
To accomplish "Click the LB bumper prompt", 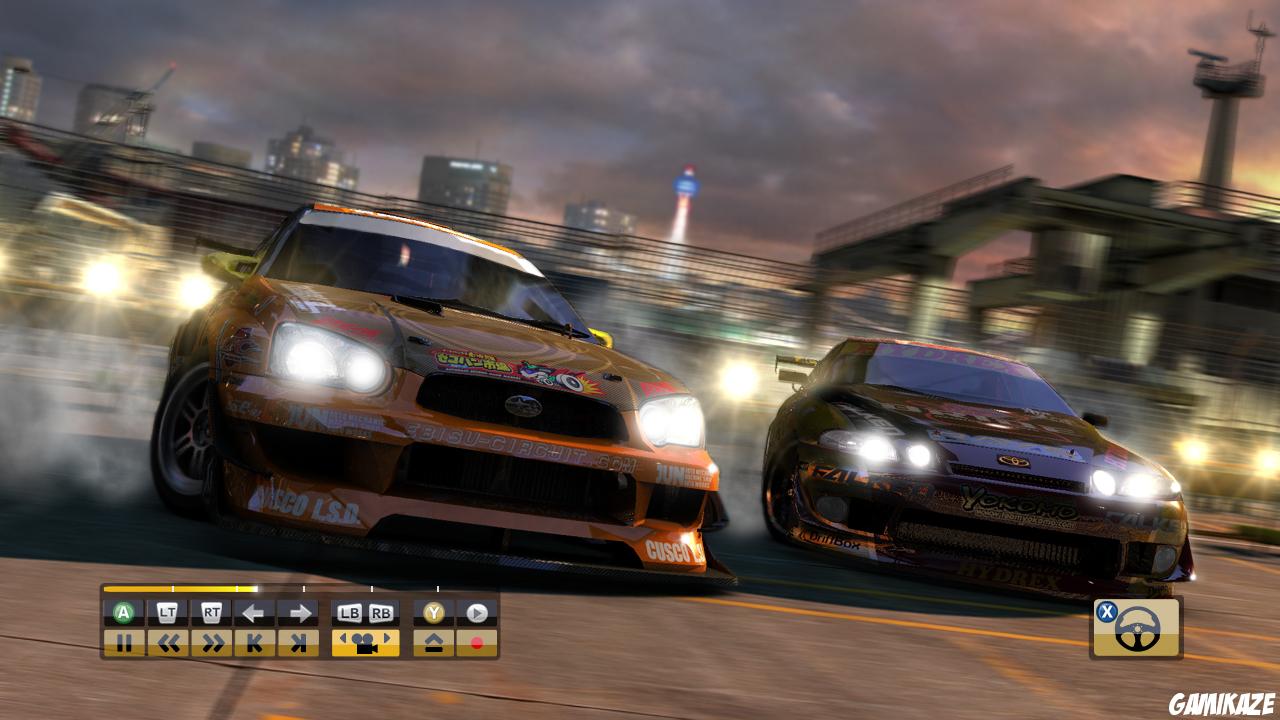I will click(349, 612).
